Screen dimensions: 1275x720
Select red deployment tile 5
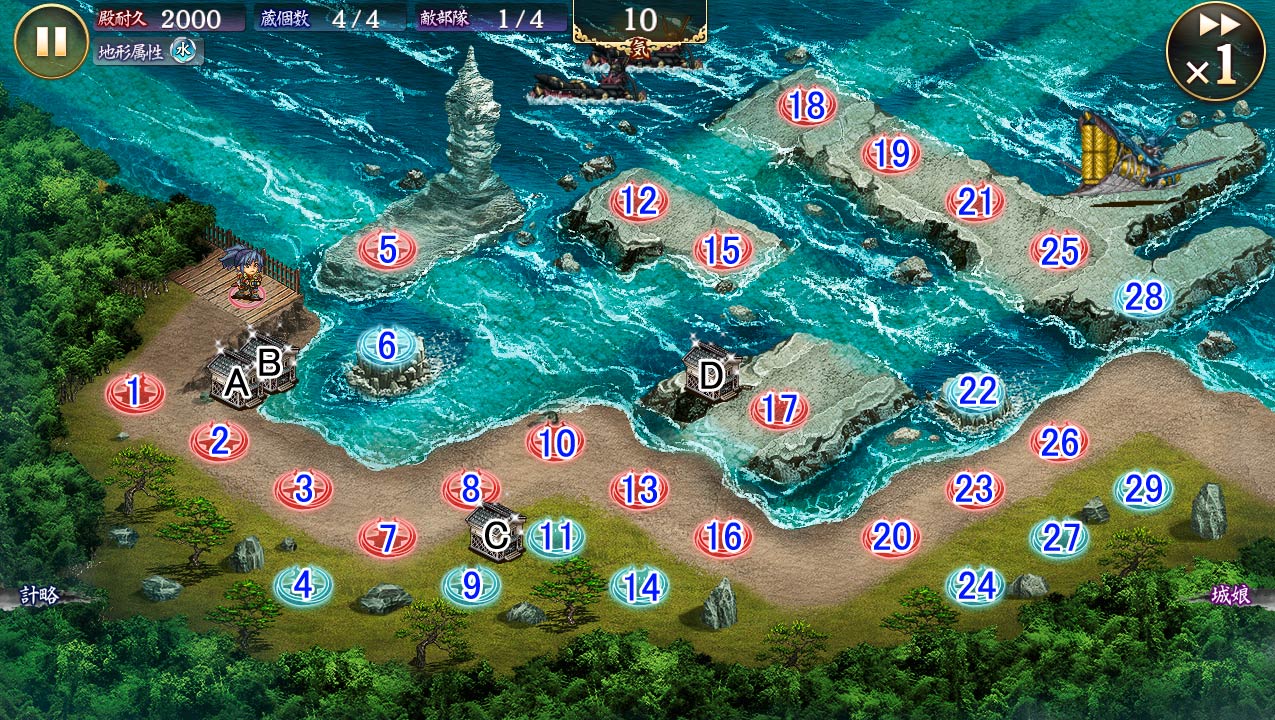(x=387, y=248)
